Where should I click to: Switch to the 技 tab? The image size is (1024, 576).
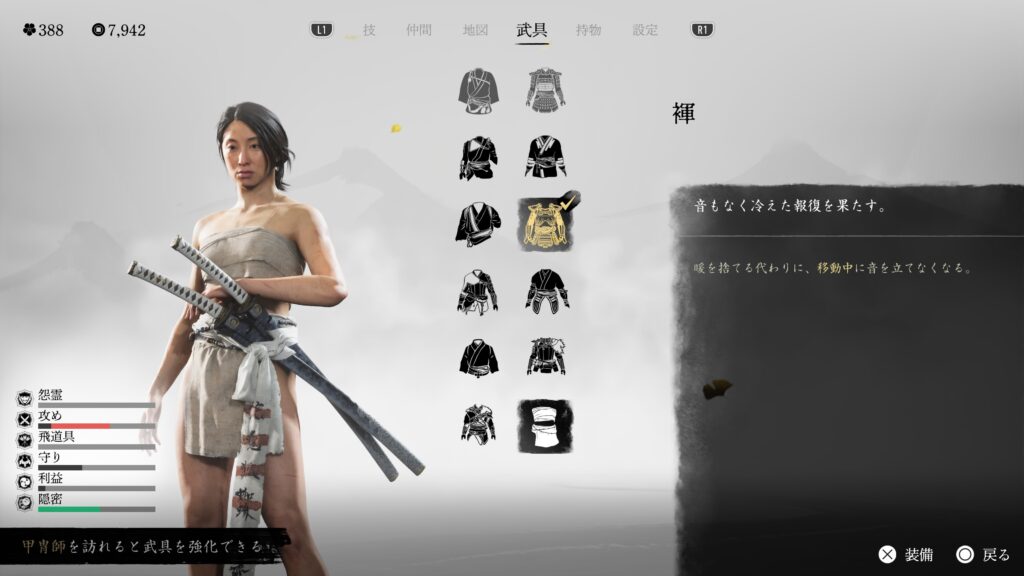369,30
